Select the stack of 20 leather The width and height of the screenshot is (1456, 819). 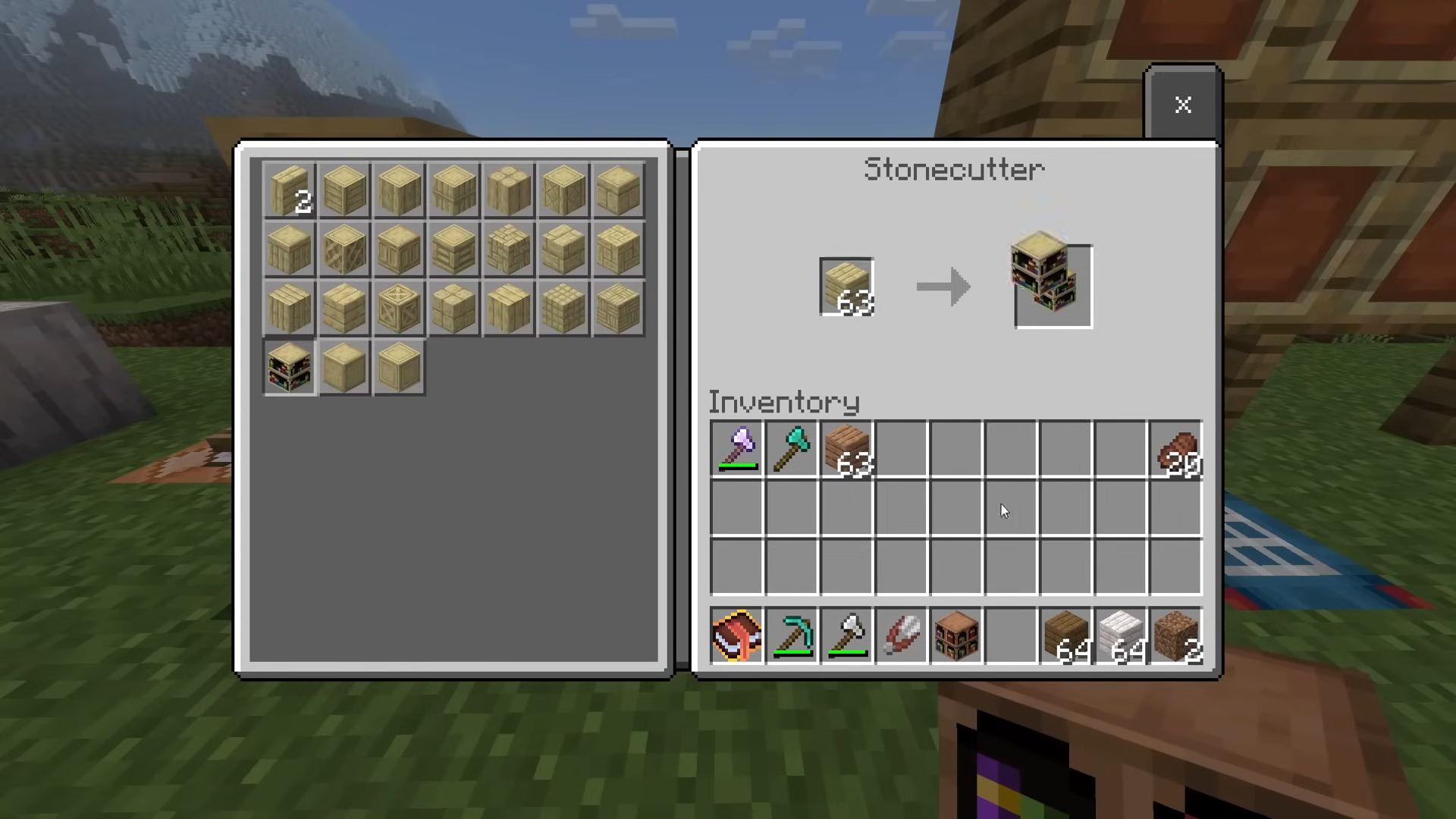pos(1175,449)
